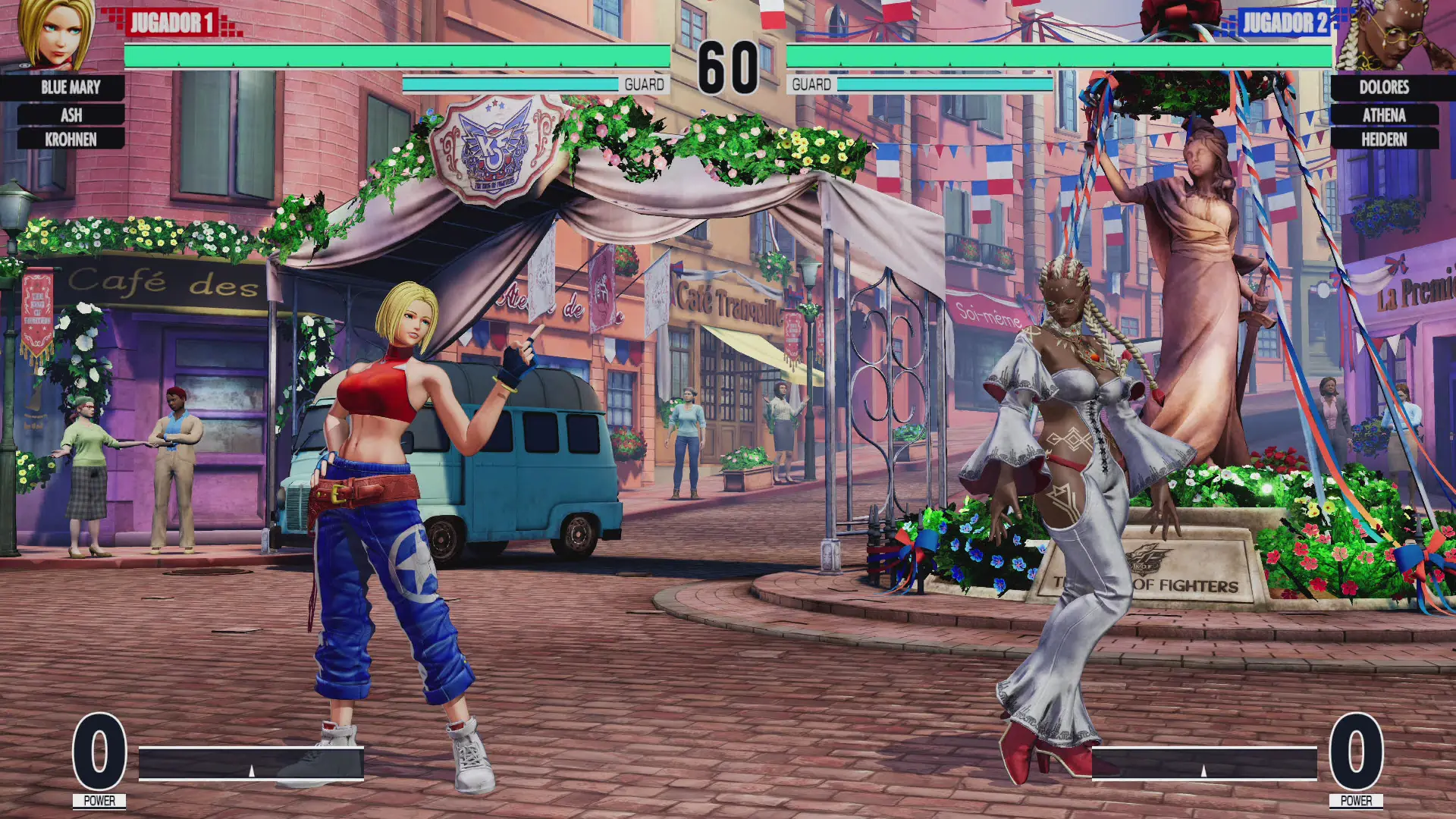Choose Krohnen in the Jugador 1 roster
The image size is (1456, 819).
71,140
